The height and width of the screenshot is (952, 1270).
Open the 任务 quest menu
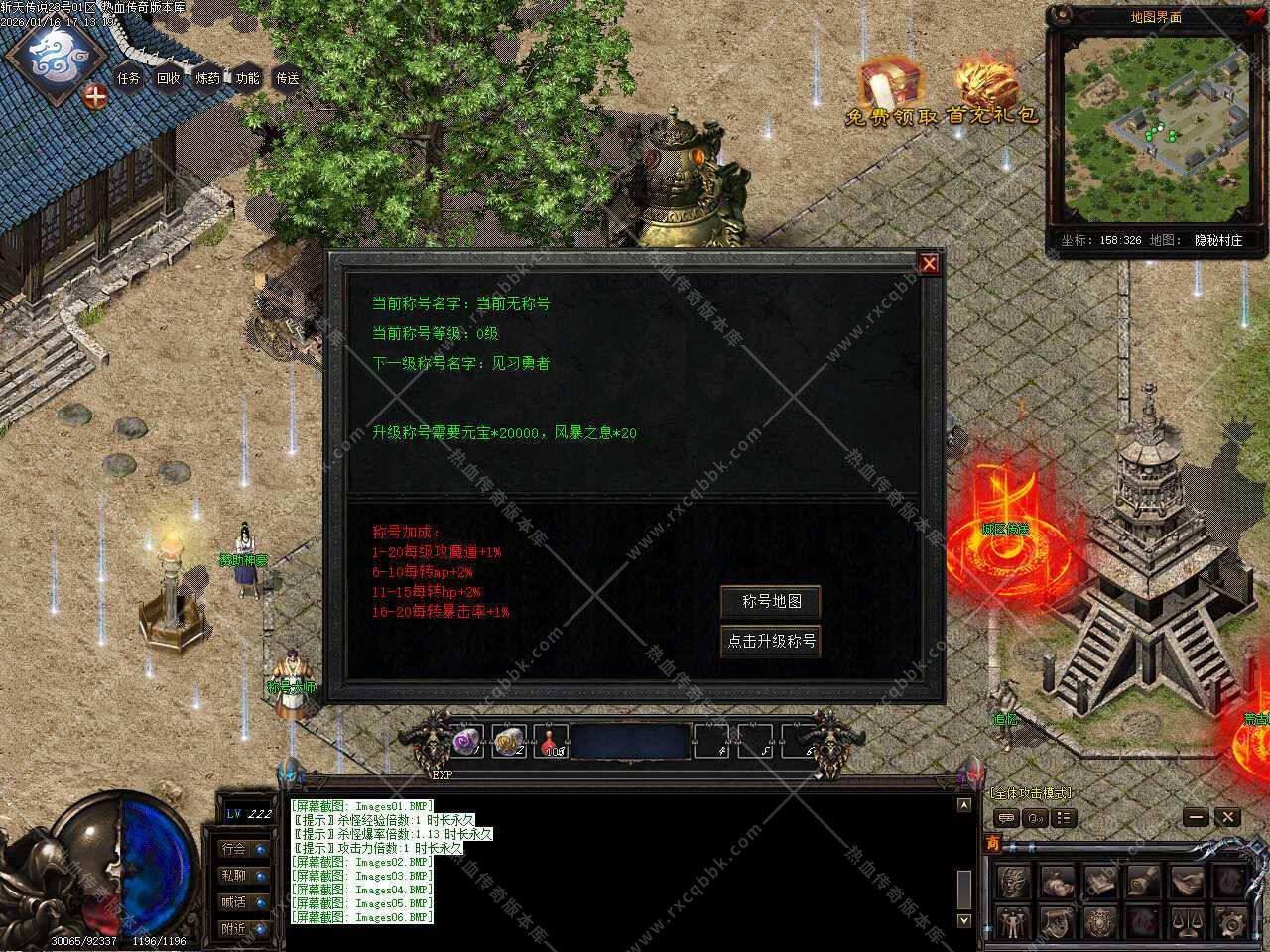pyautogui.click(x=129, y=78)
